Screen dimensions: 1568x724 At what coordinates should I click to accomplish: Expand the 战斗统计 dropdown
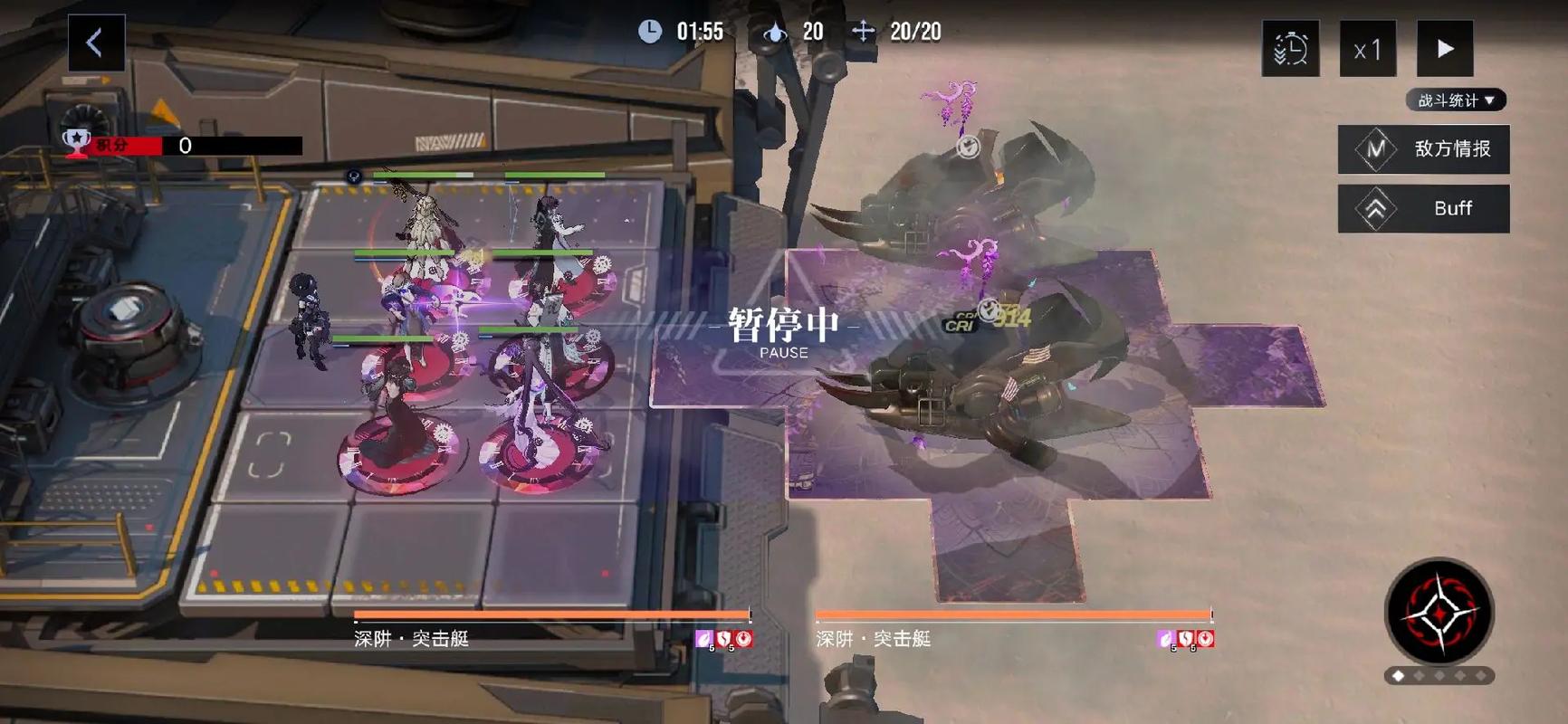(1456, 100)
